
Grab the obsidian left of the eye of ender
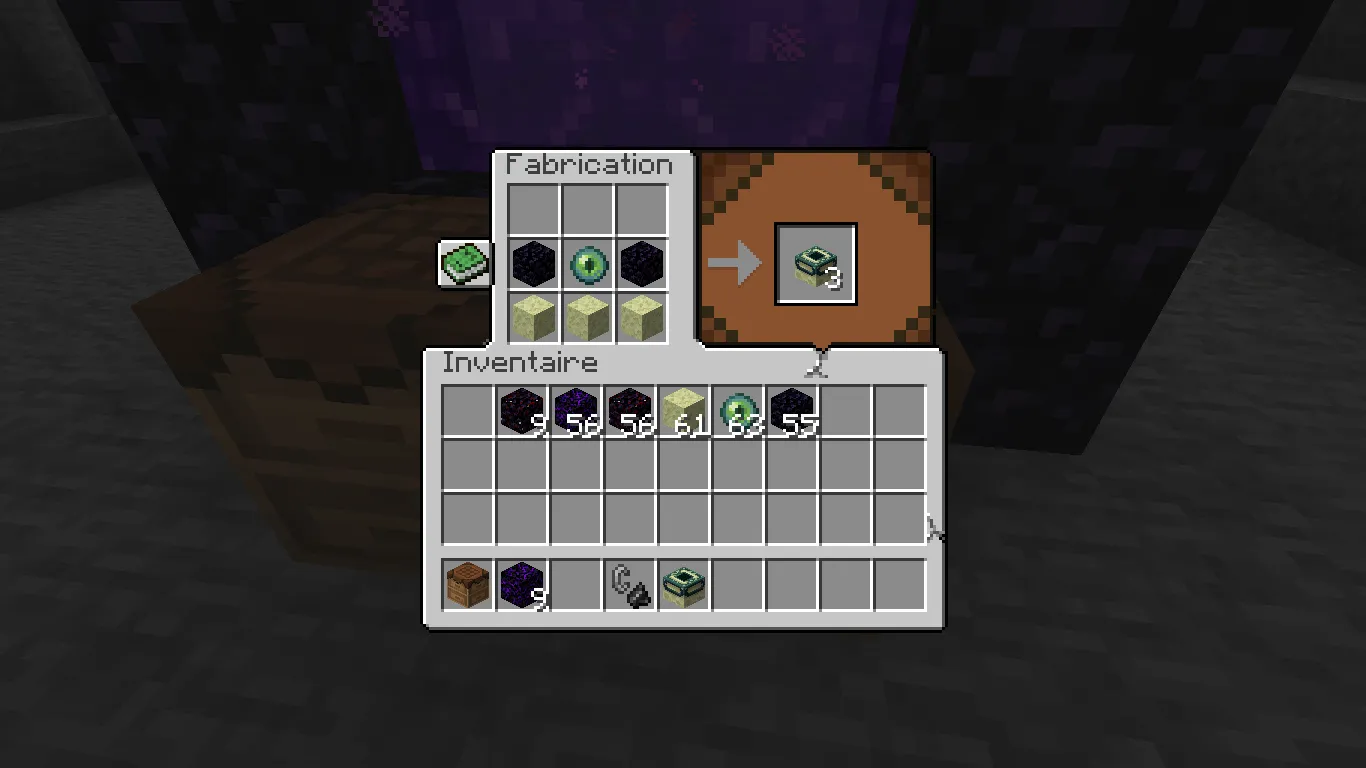tap(536, 263)
